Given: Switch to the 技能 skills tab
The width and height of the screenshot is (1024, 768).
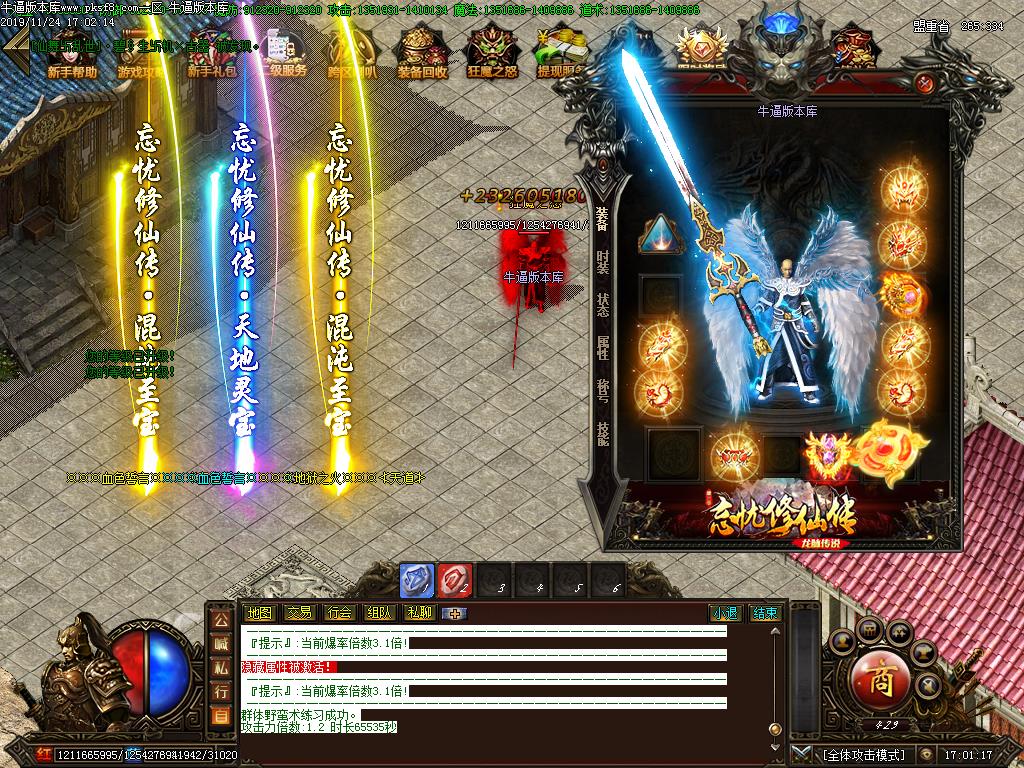Looking at the screenshot, I should click(602, 433).
